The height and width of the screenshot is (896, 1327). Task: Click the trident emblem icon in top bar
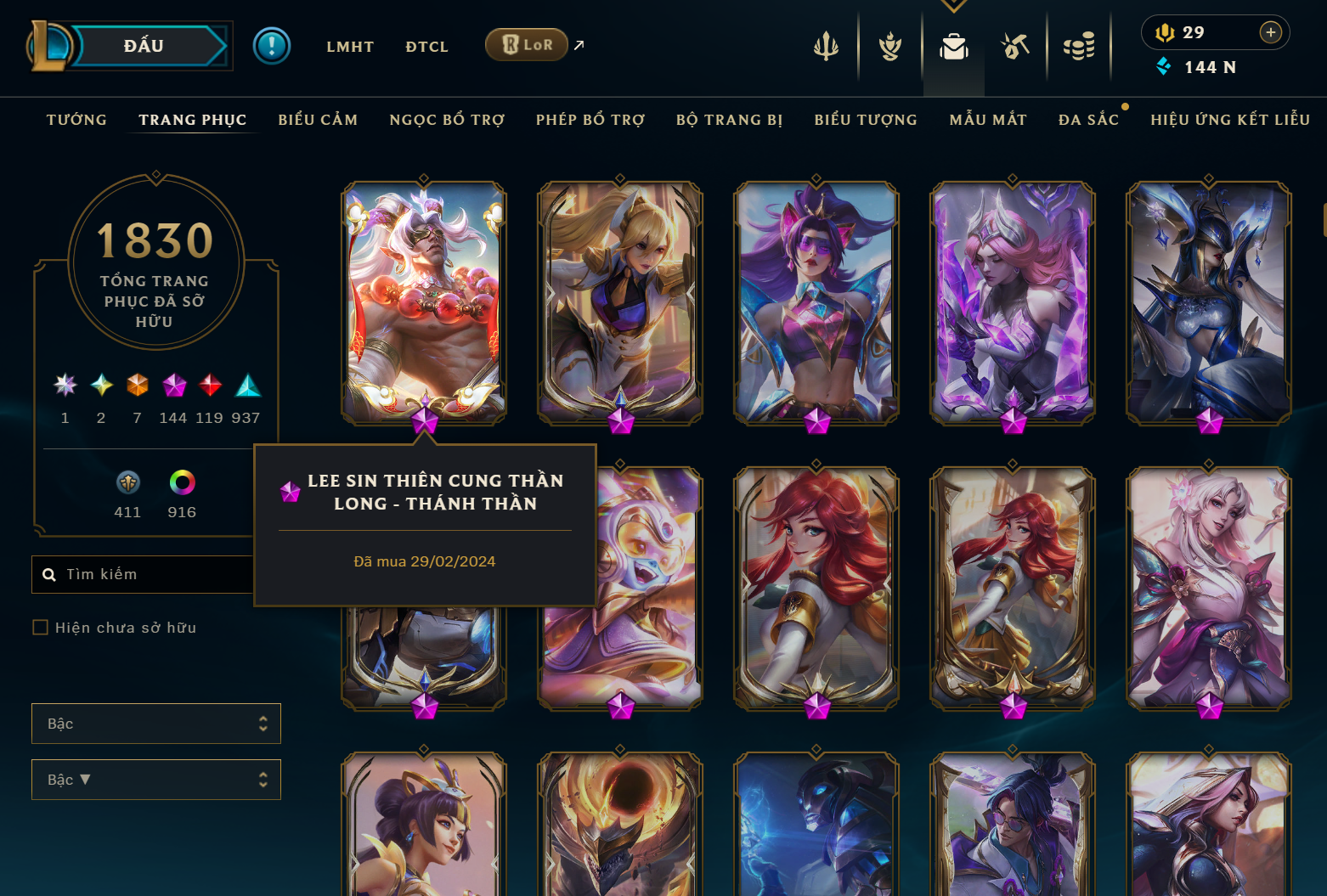click(x=825, y=47)
